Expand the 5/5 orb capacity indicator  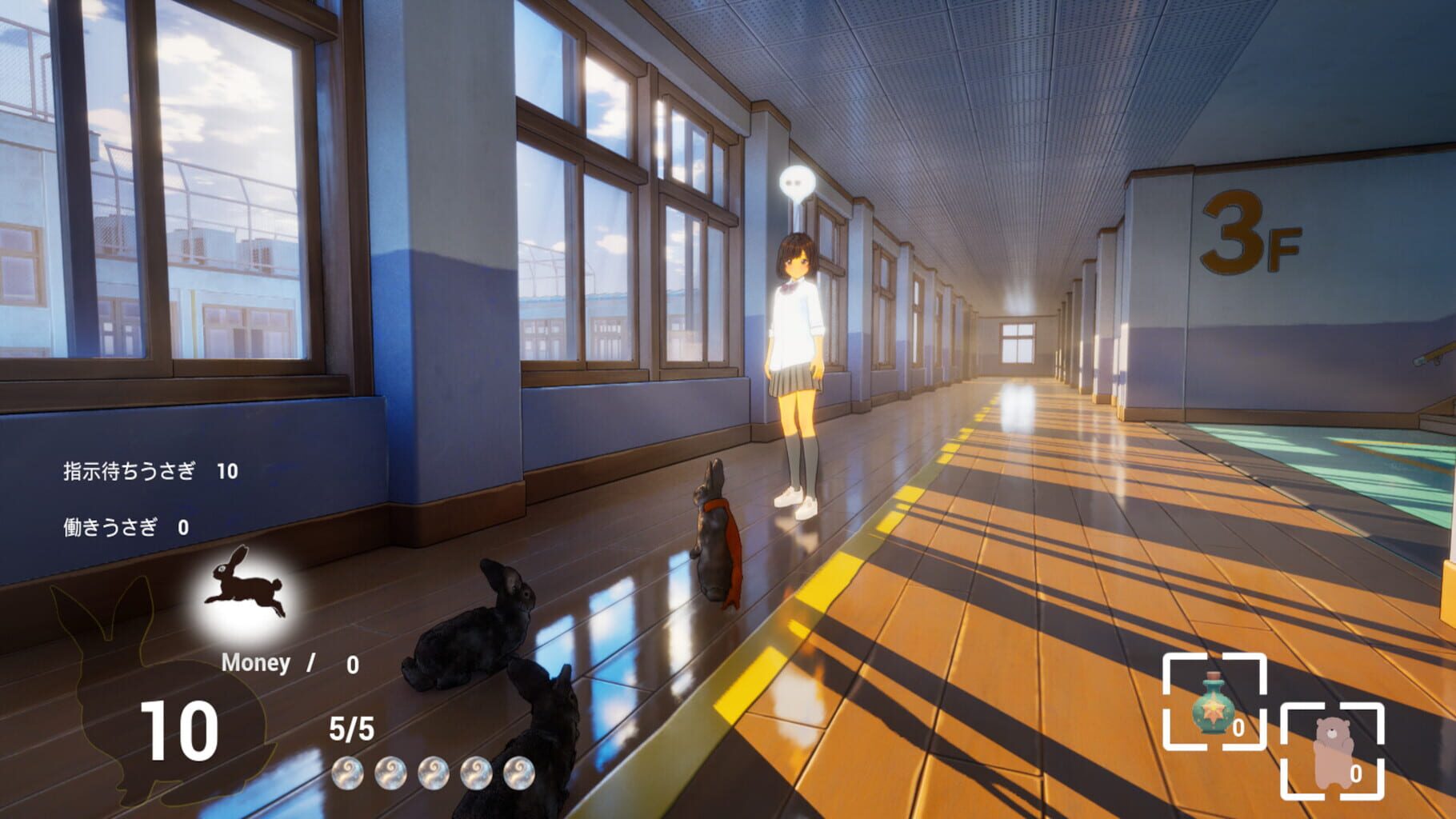click(352, 729)
